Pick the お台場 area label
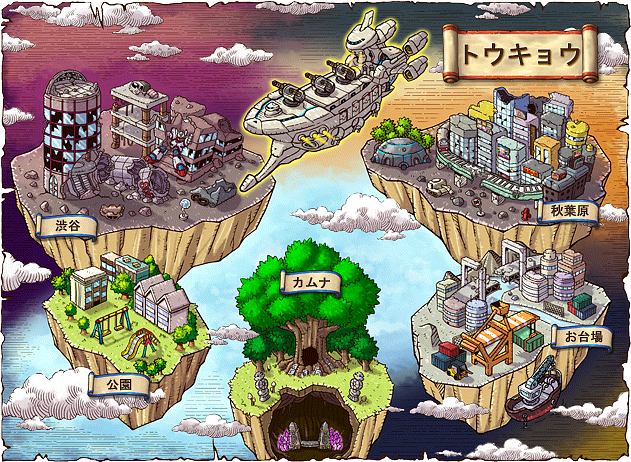 [x=582, y=337]
